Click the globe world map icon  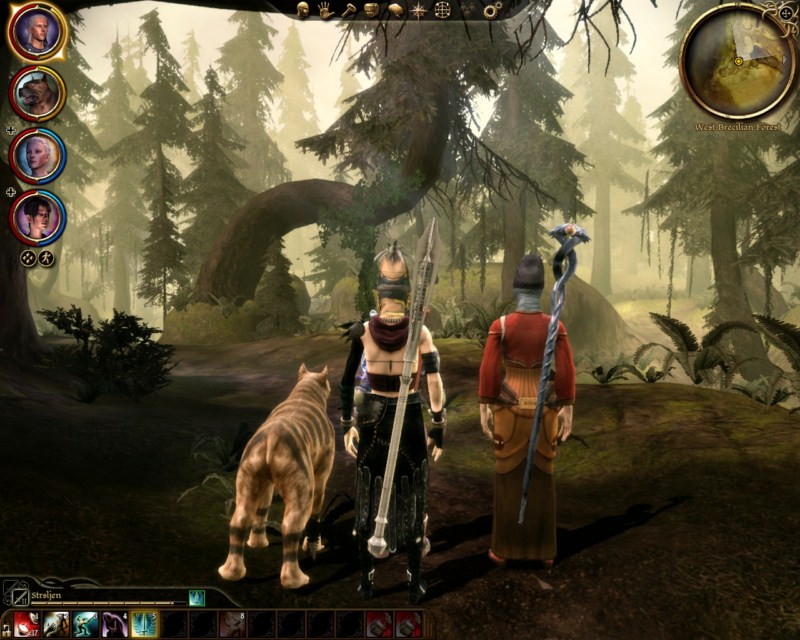pyautogui.click(x=442, y=10)
